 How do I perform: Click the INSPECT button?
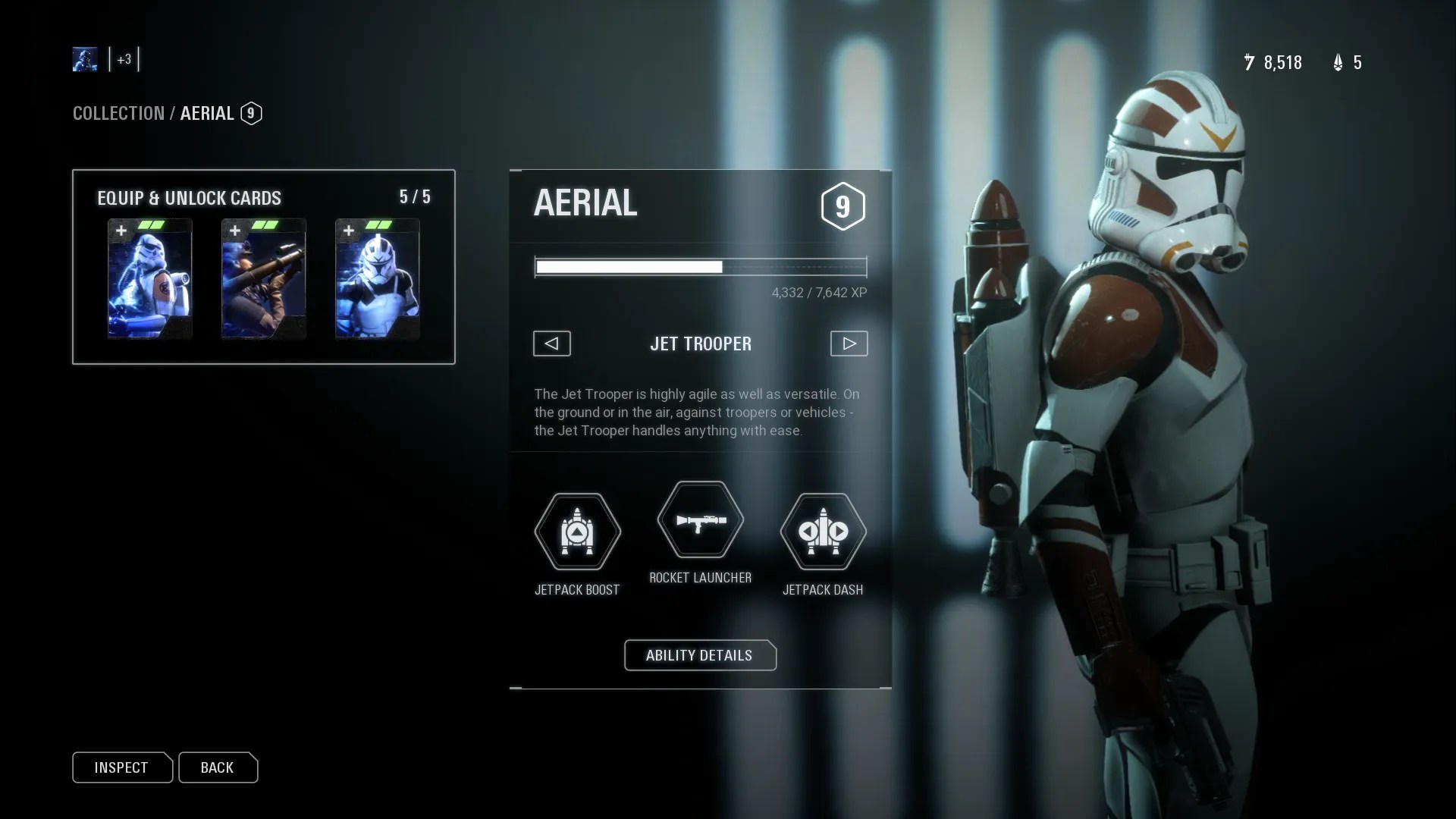click(122, 767)
